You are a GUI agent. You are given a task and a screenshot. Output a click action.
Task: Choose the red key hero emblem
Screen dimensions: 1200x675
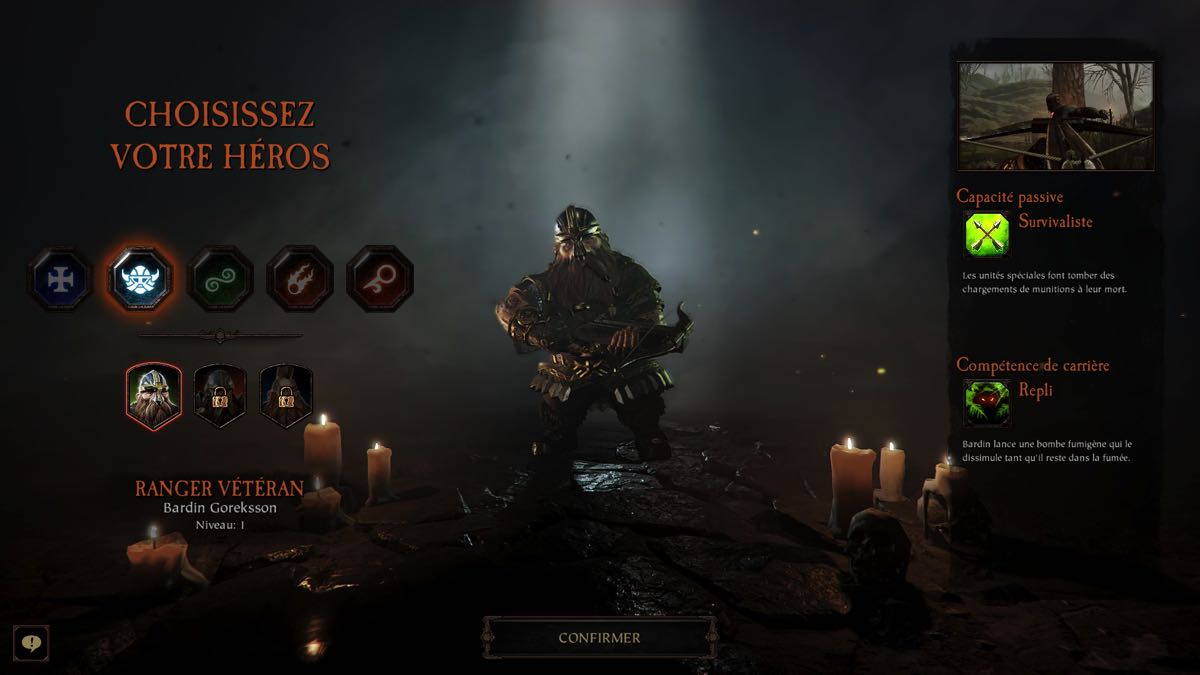click(x=379, y=278)
